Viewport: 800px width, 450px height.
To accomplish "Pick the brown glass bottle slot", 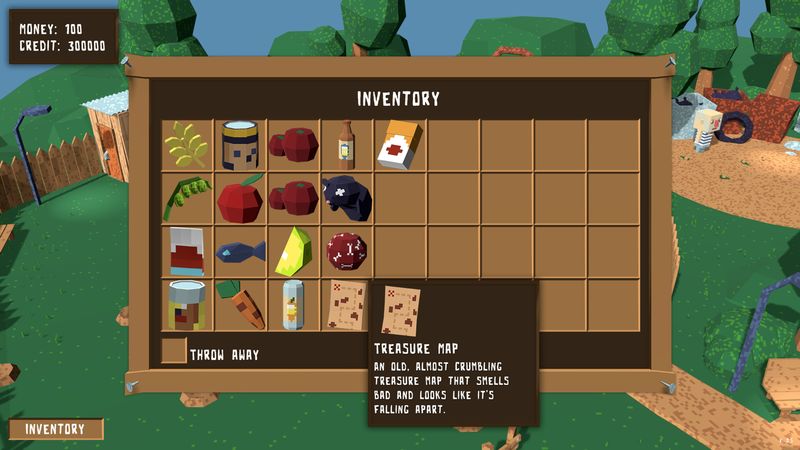I will click(x=346, y=146).
